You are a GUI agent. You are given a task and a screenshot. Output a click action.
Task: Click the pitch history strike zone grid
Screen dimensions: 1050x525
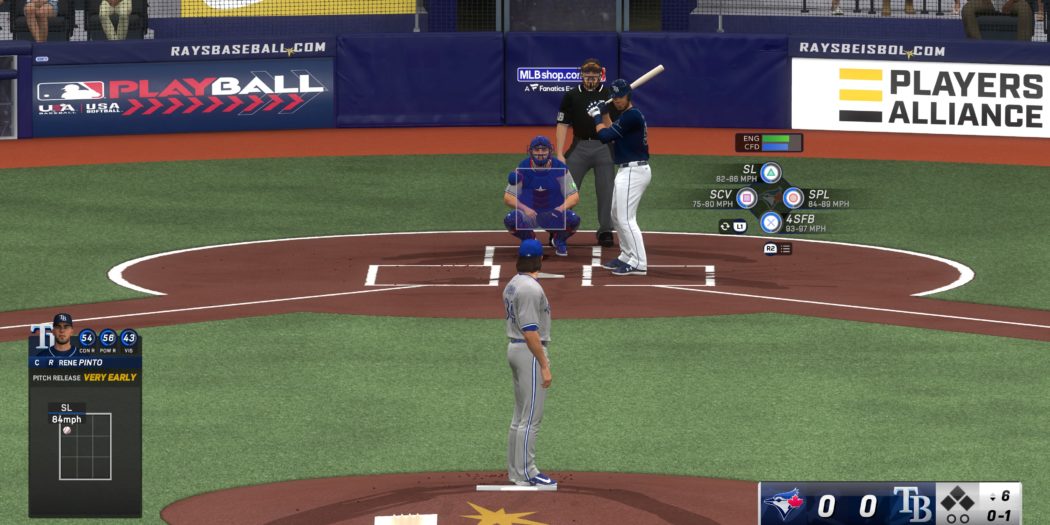85,446
